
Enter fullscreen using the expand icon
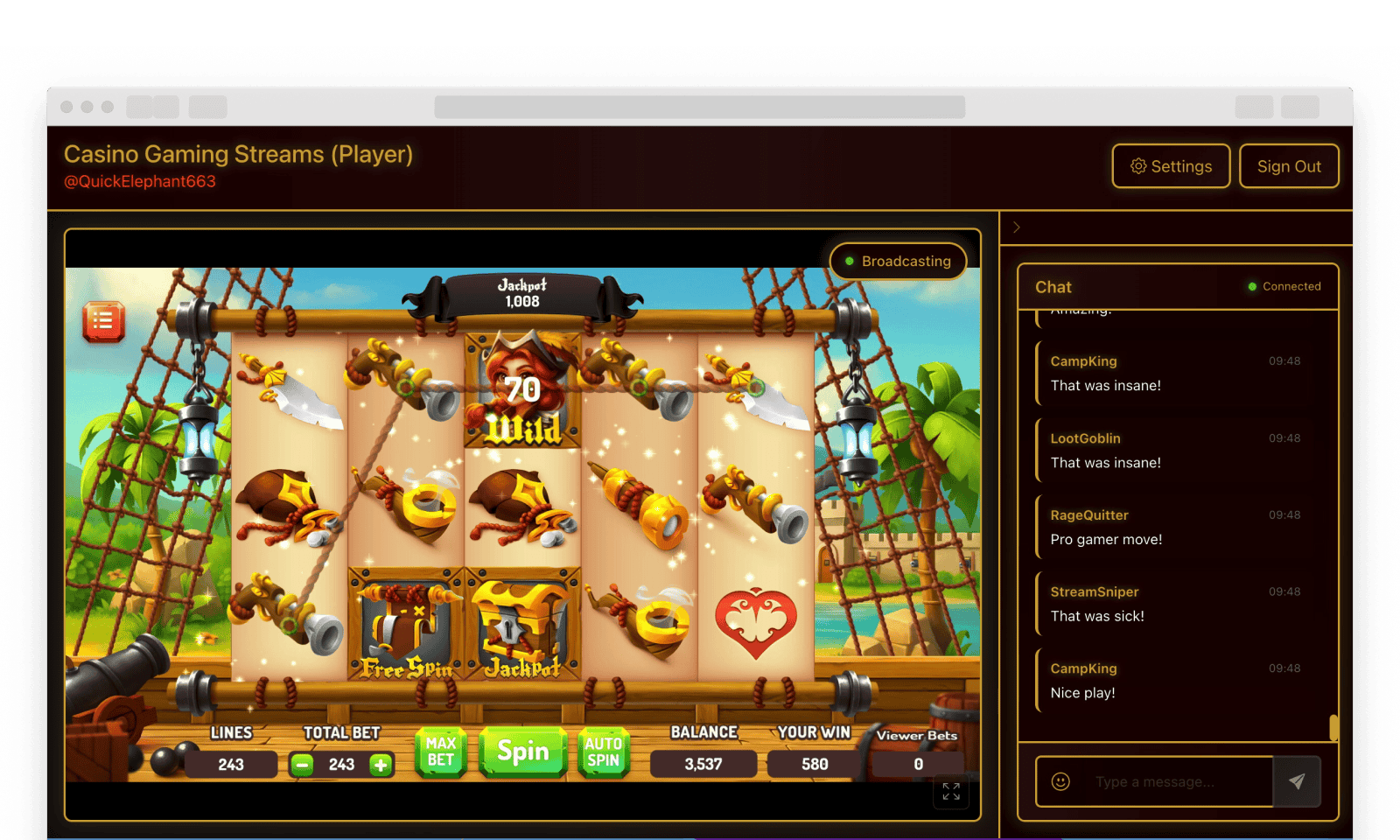(951, 793)
